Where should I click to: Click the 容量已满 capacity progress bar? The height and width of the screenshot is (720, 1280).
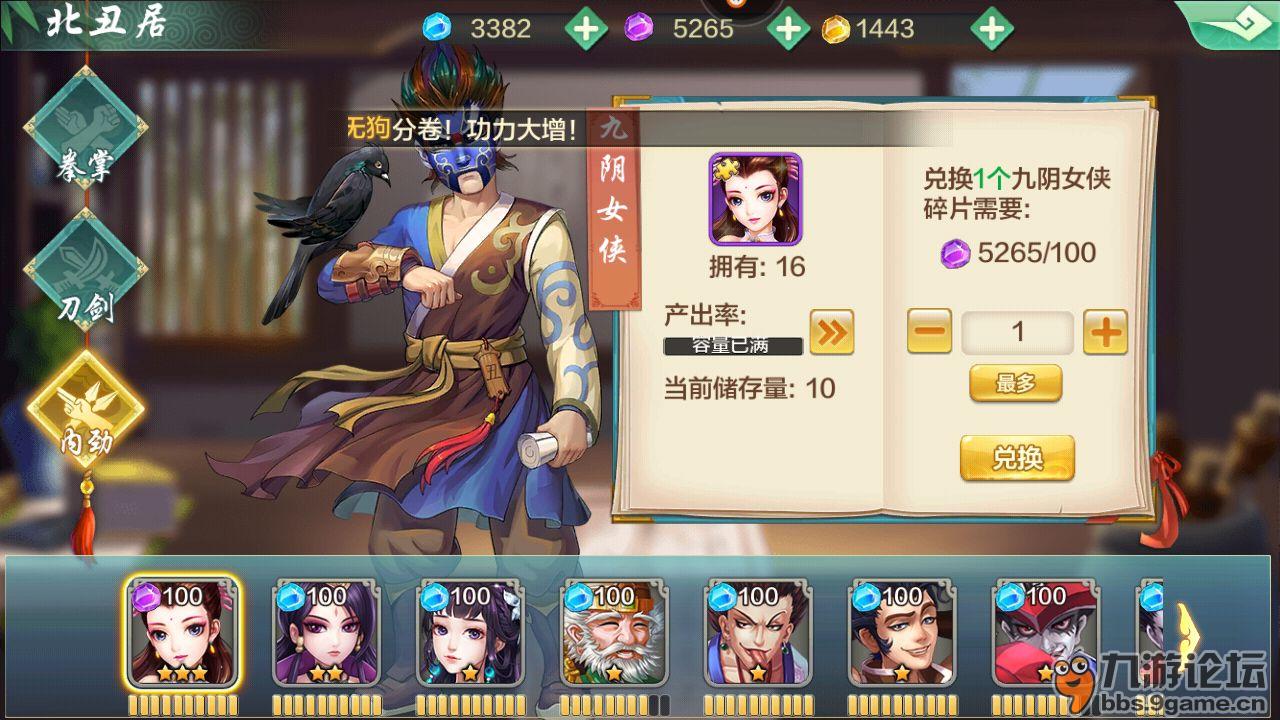click(x=732, y=346)
